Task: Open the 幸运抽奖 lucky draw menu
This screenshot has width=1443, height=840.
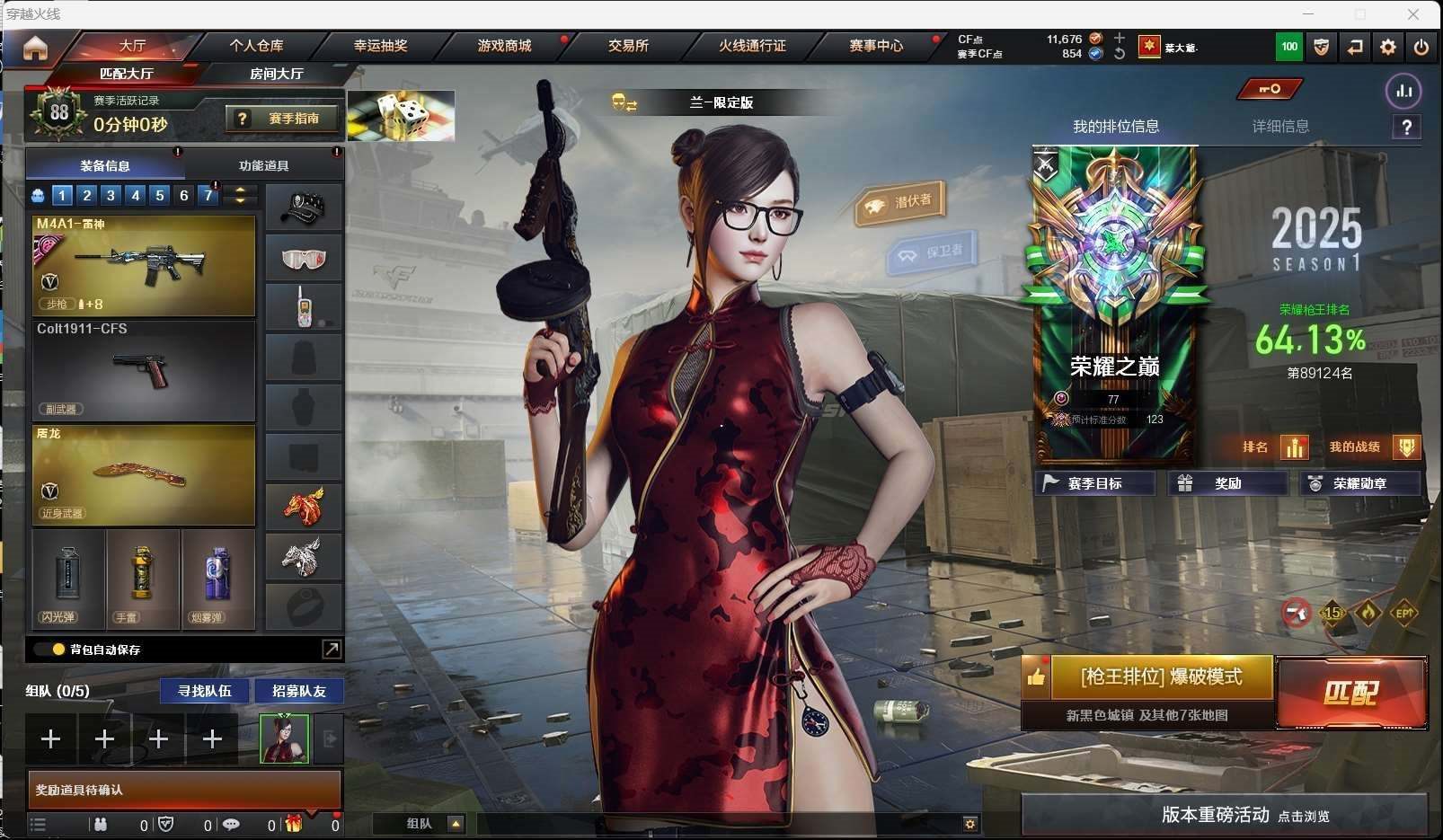Action: click(380, 45)
